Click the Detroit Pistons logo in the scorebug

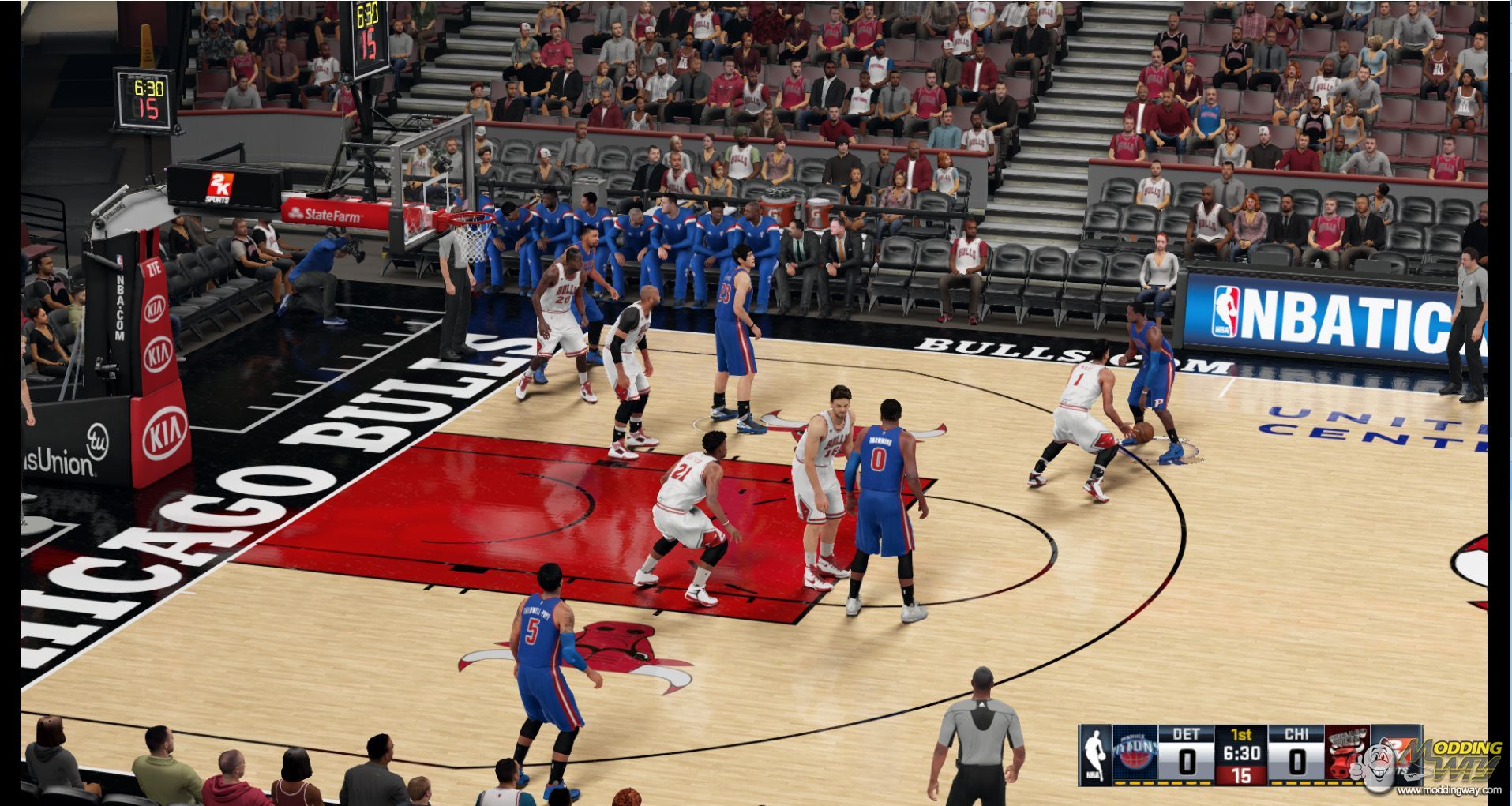tap(1135, 755)
